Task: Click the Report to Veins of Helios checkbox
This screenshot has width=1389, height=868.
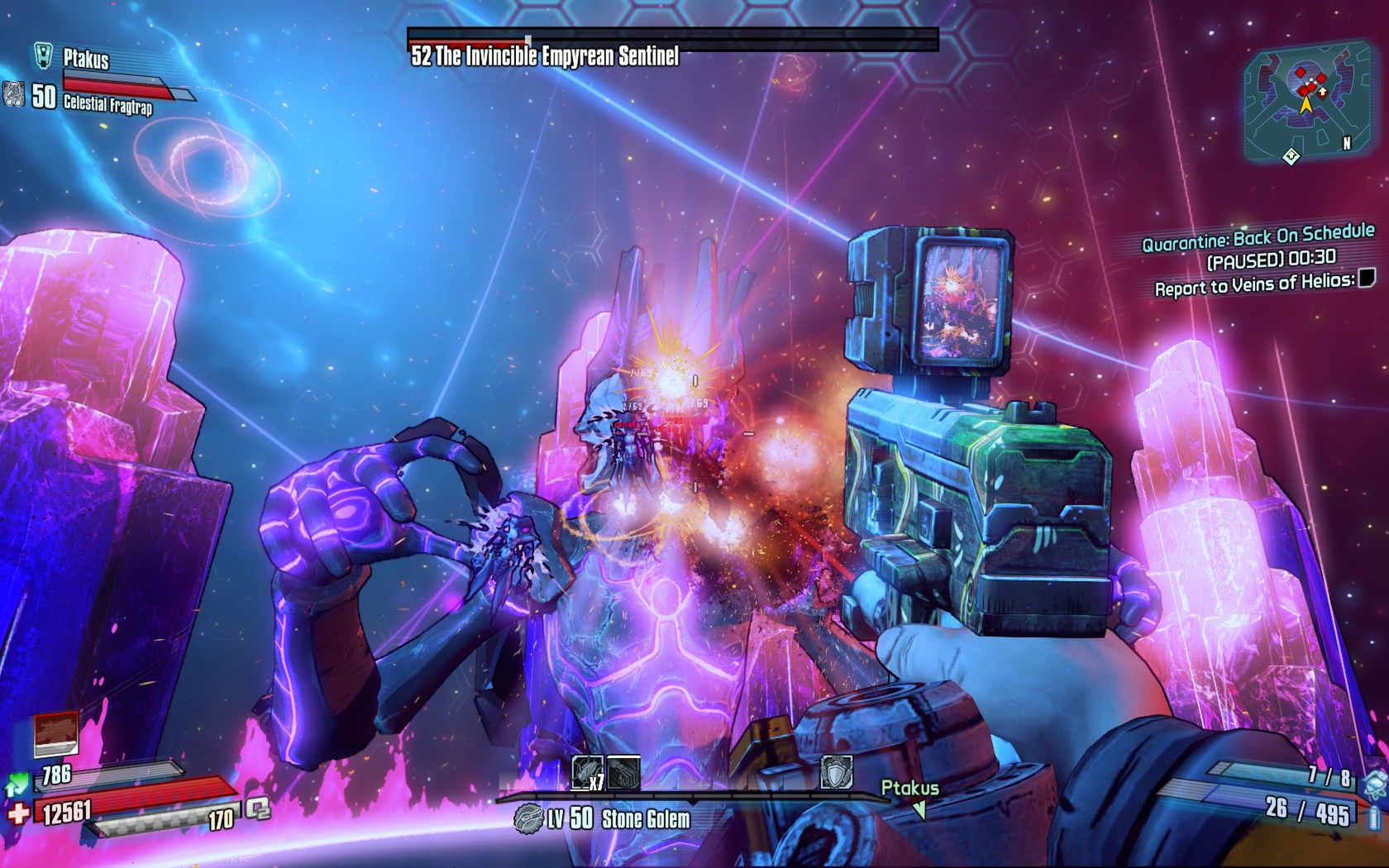Action: point(1367,279)
